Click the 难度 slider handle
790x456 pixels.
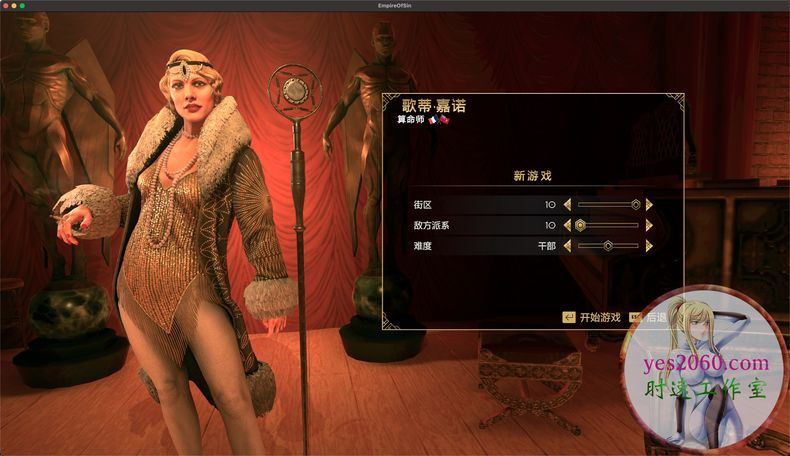(607, 245)
